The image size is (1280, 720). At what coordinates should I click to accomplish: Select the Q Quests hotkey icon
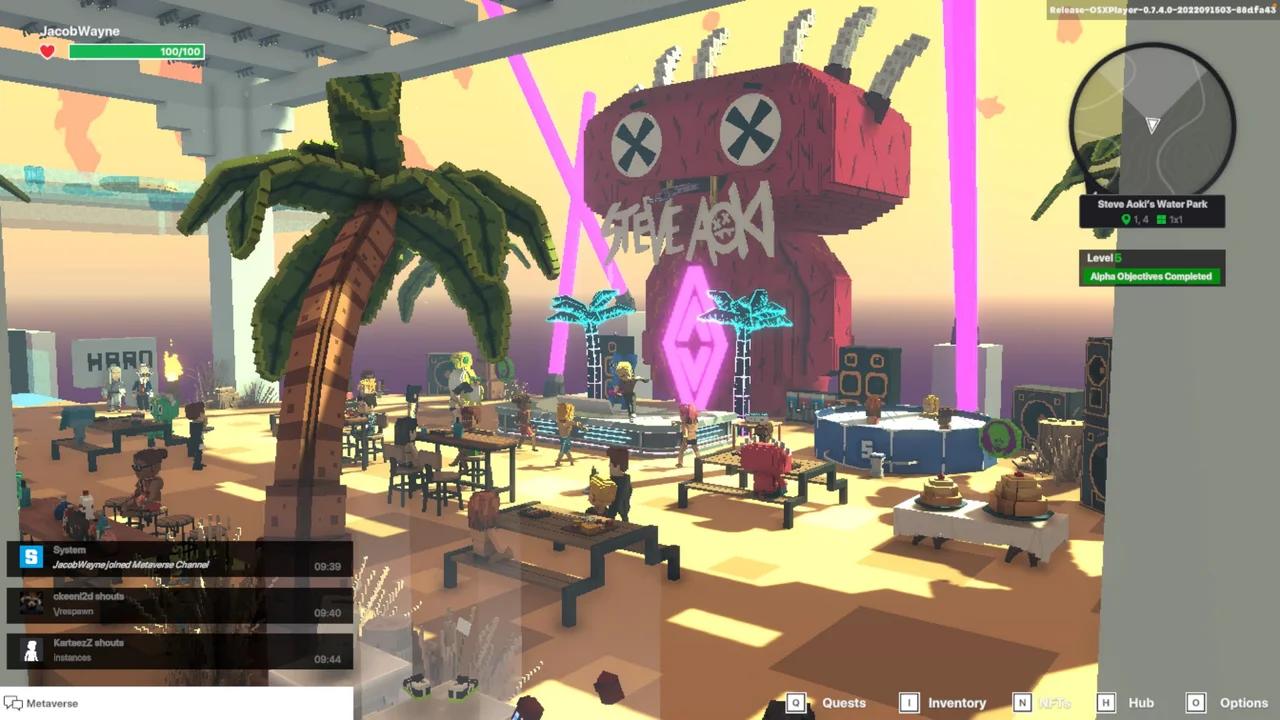(x=796, y=703)
